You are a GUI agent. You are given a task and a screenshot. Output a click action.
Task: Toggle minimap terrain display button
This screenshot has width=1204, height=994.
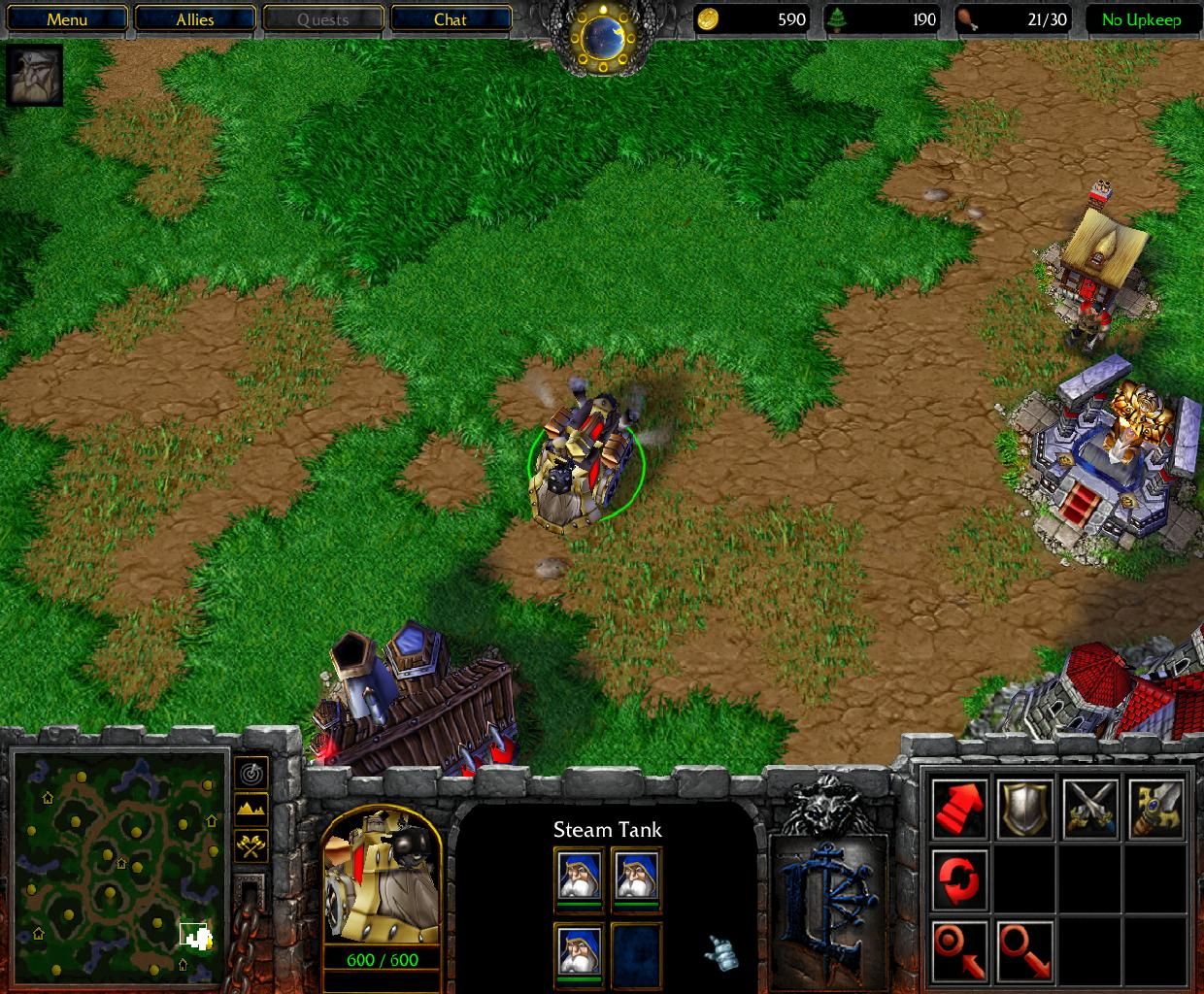click(x=251, y=809)
